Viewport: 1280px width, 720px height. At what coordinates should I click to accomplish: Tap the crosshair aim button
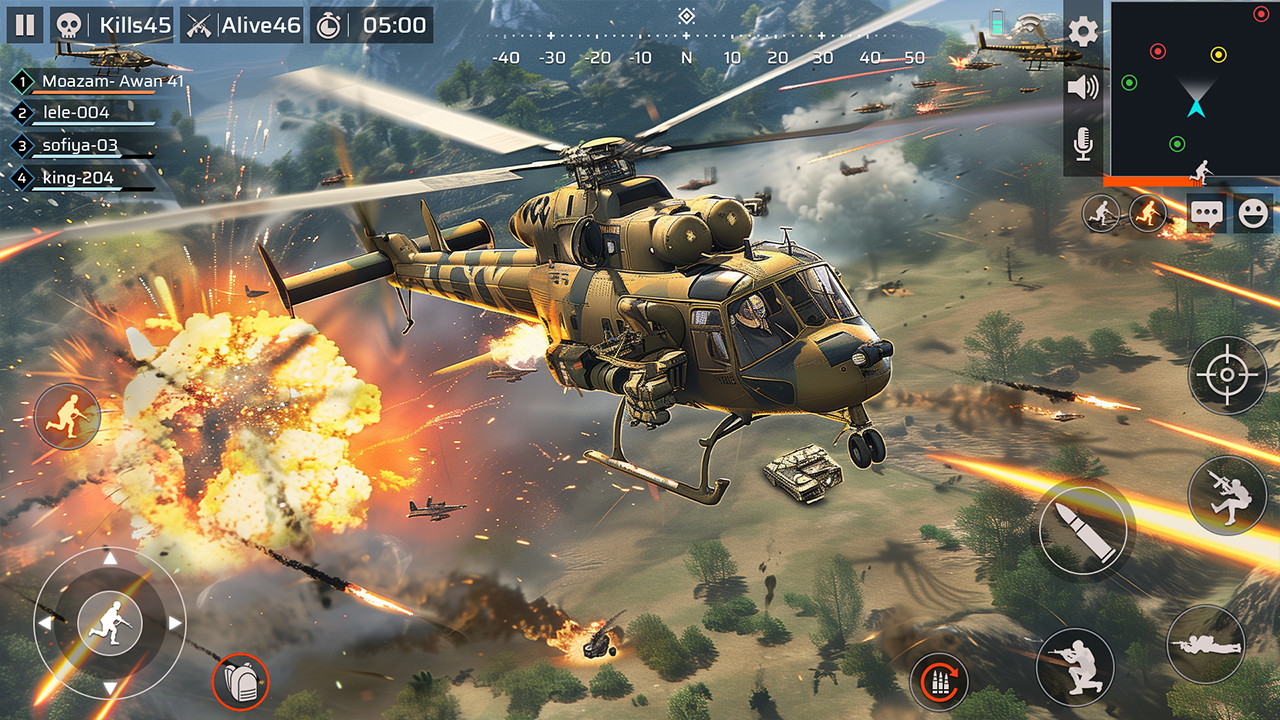coord(1227,375)
